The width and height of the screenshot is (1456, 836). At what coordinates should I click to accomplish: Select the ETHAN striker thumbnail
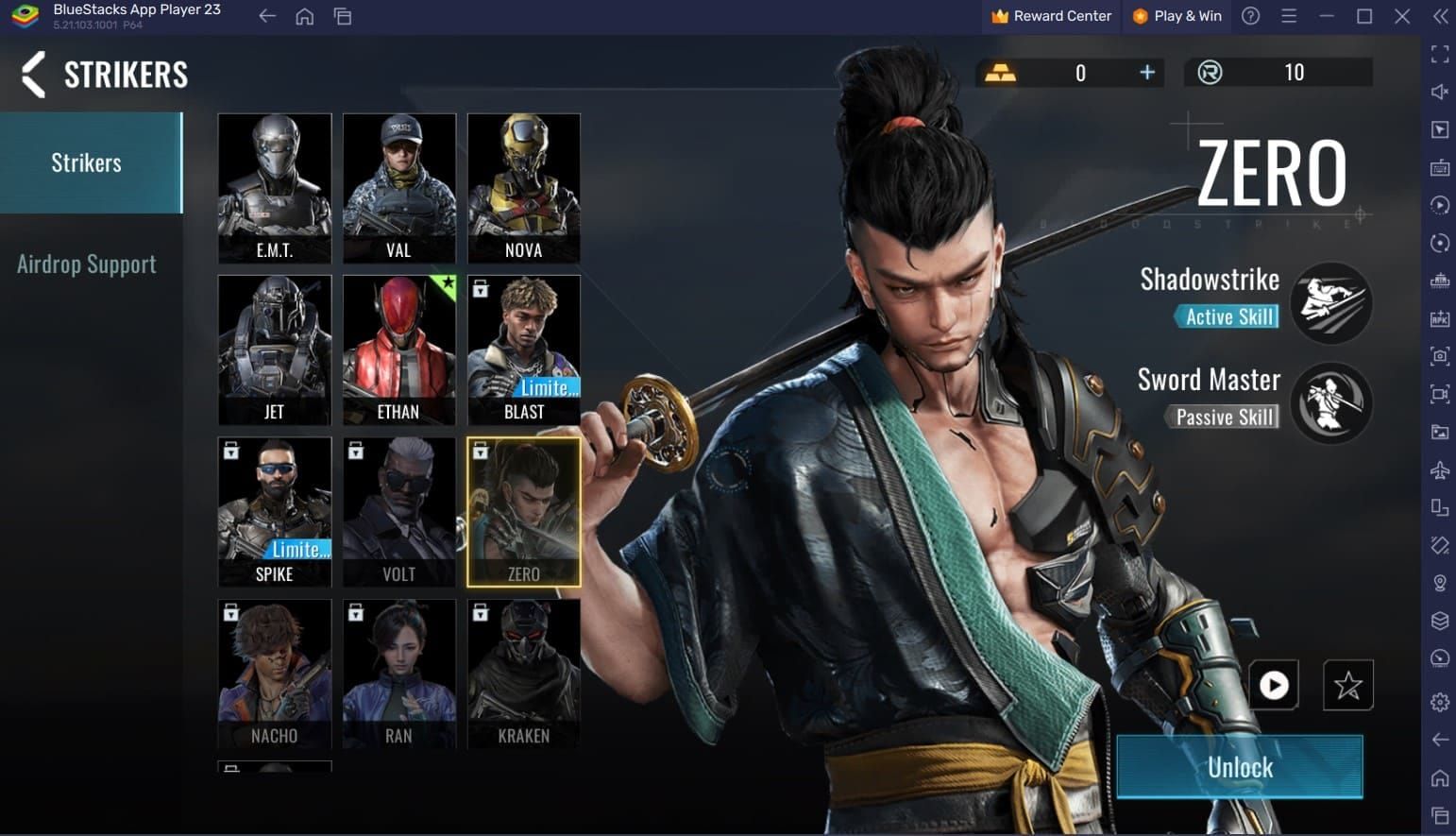pyautogui.click(x=398, y=350)
